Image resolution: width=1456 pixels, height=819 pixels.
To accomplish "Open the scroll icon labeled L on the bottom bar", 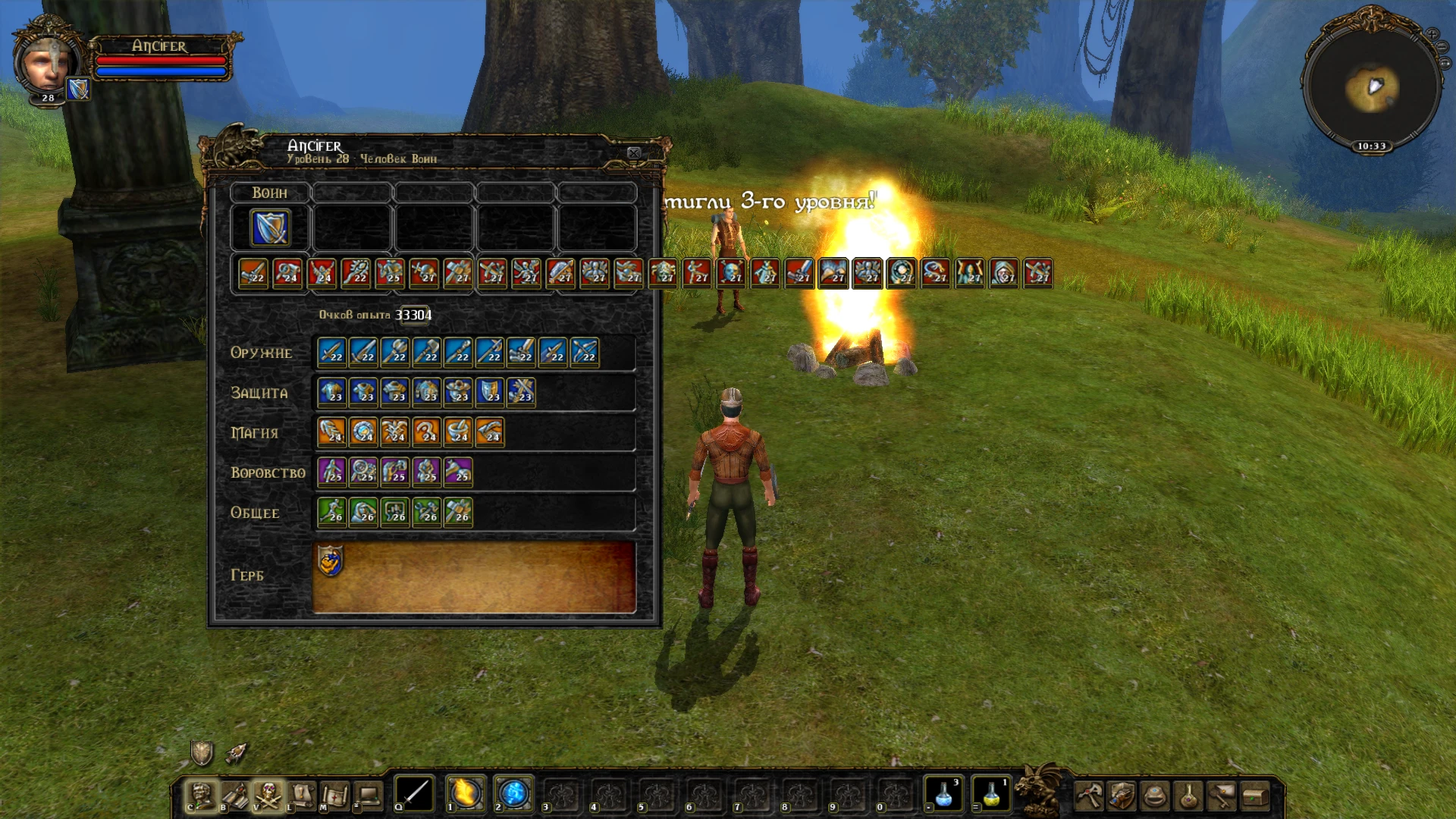I will click(x=301, y=795).
